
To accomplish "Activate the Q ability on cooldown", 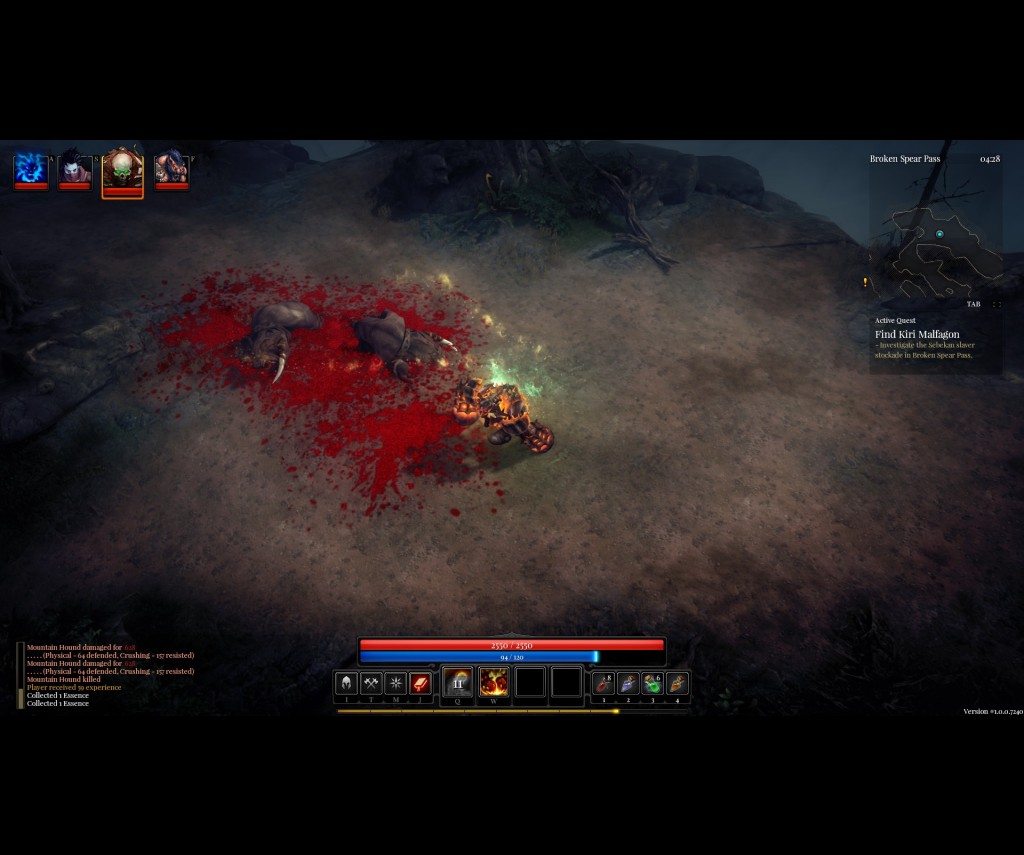I will click(x=458, y=683).
